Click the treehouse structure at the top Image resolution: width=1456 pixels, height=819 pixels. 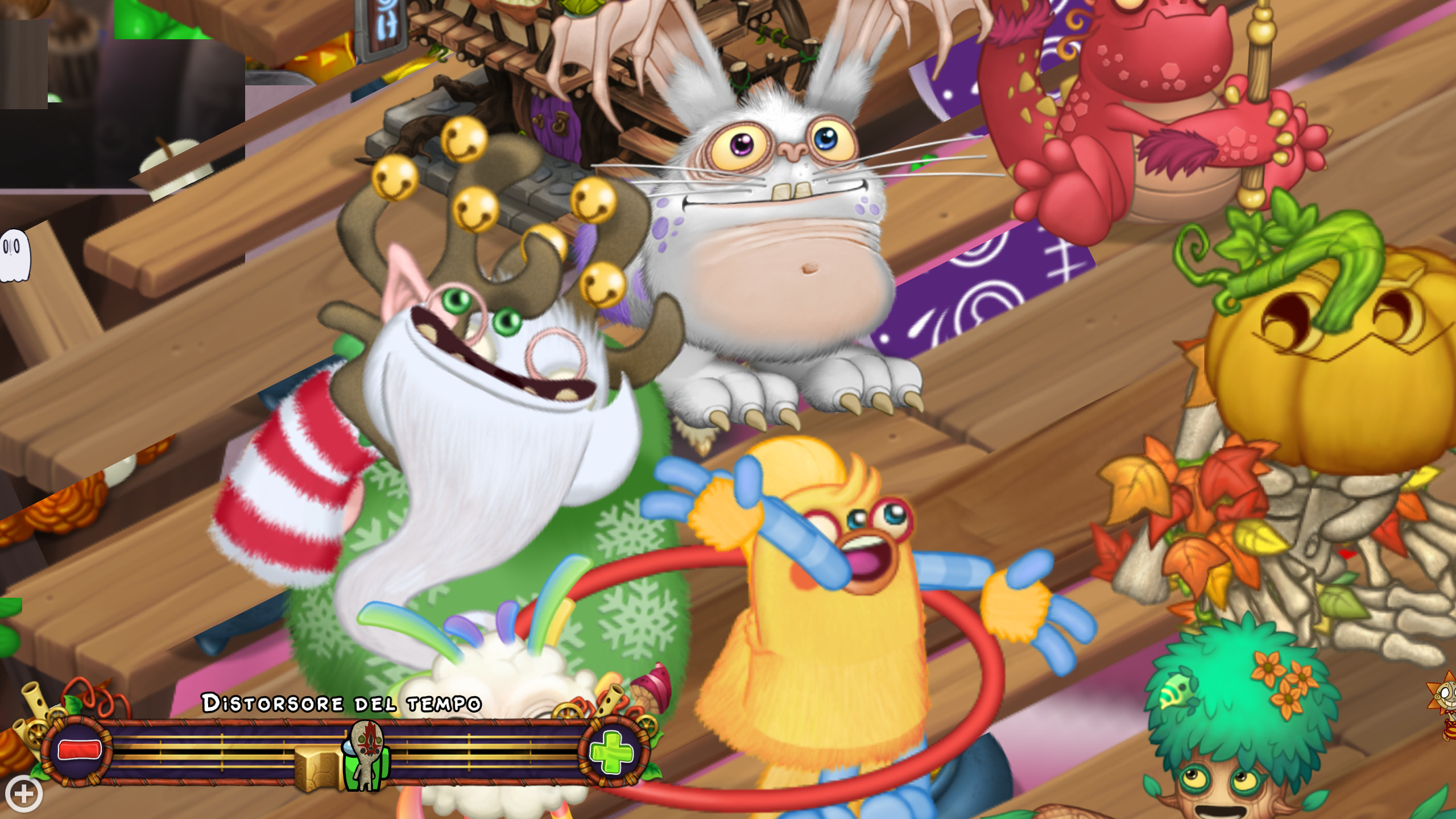click(569, 45)
